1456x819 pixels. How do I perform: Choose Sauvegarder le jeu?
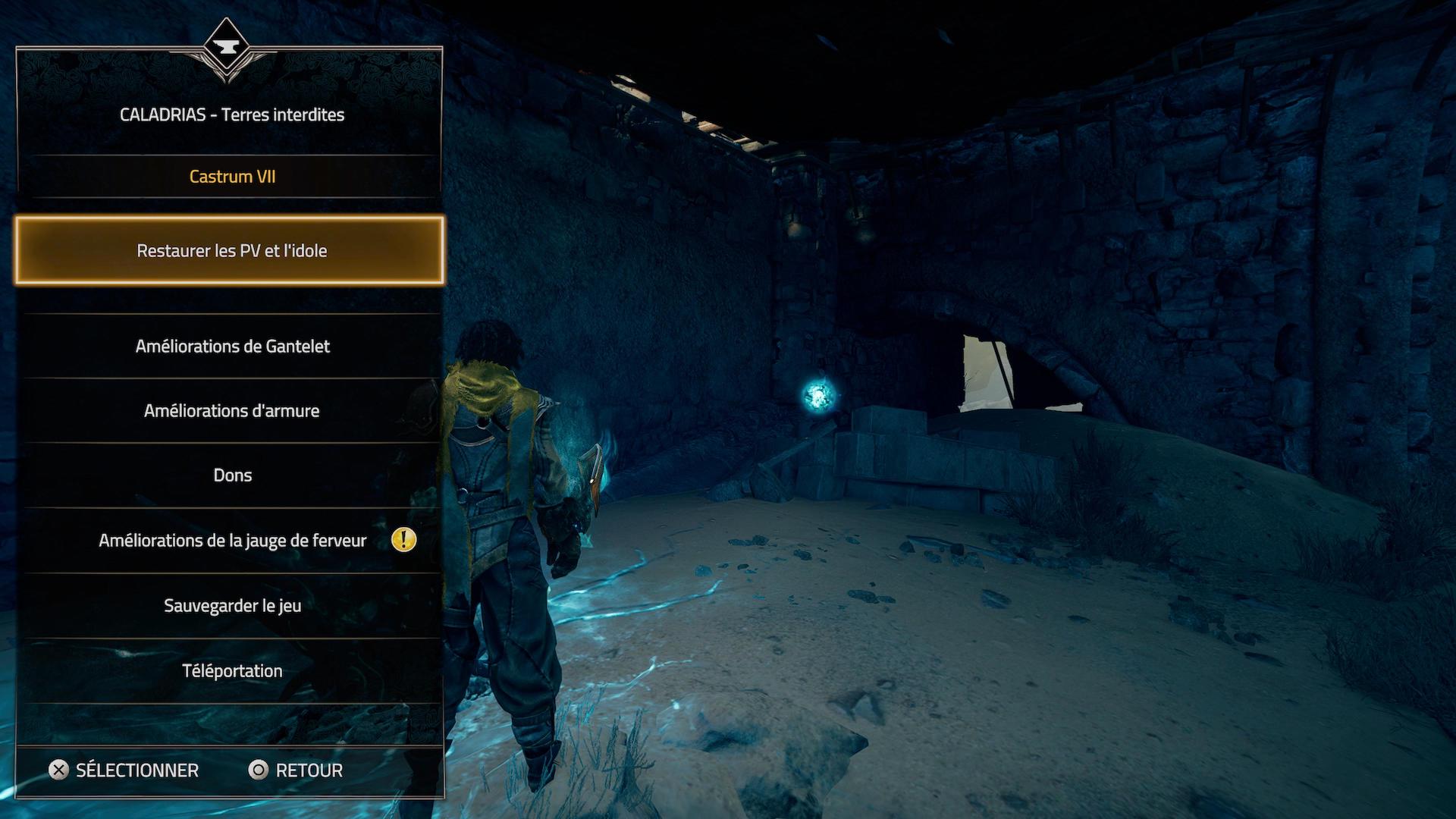pyautogui.click(x=232, y=606)
